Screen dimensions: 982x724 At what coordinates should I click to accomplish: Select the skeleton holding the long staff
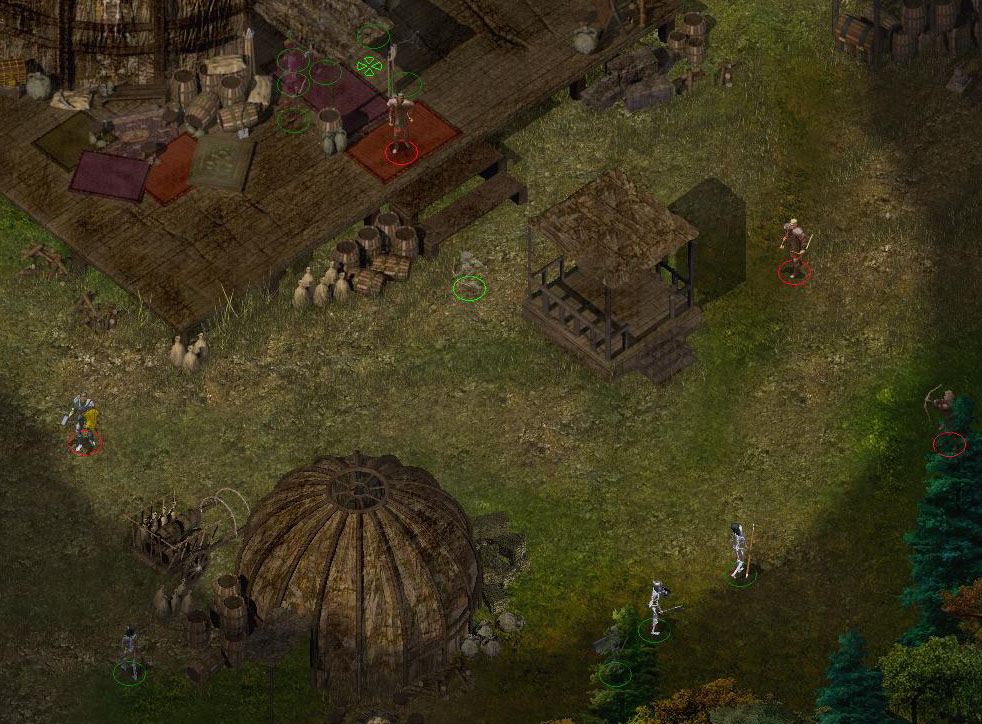click(739, 551)
